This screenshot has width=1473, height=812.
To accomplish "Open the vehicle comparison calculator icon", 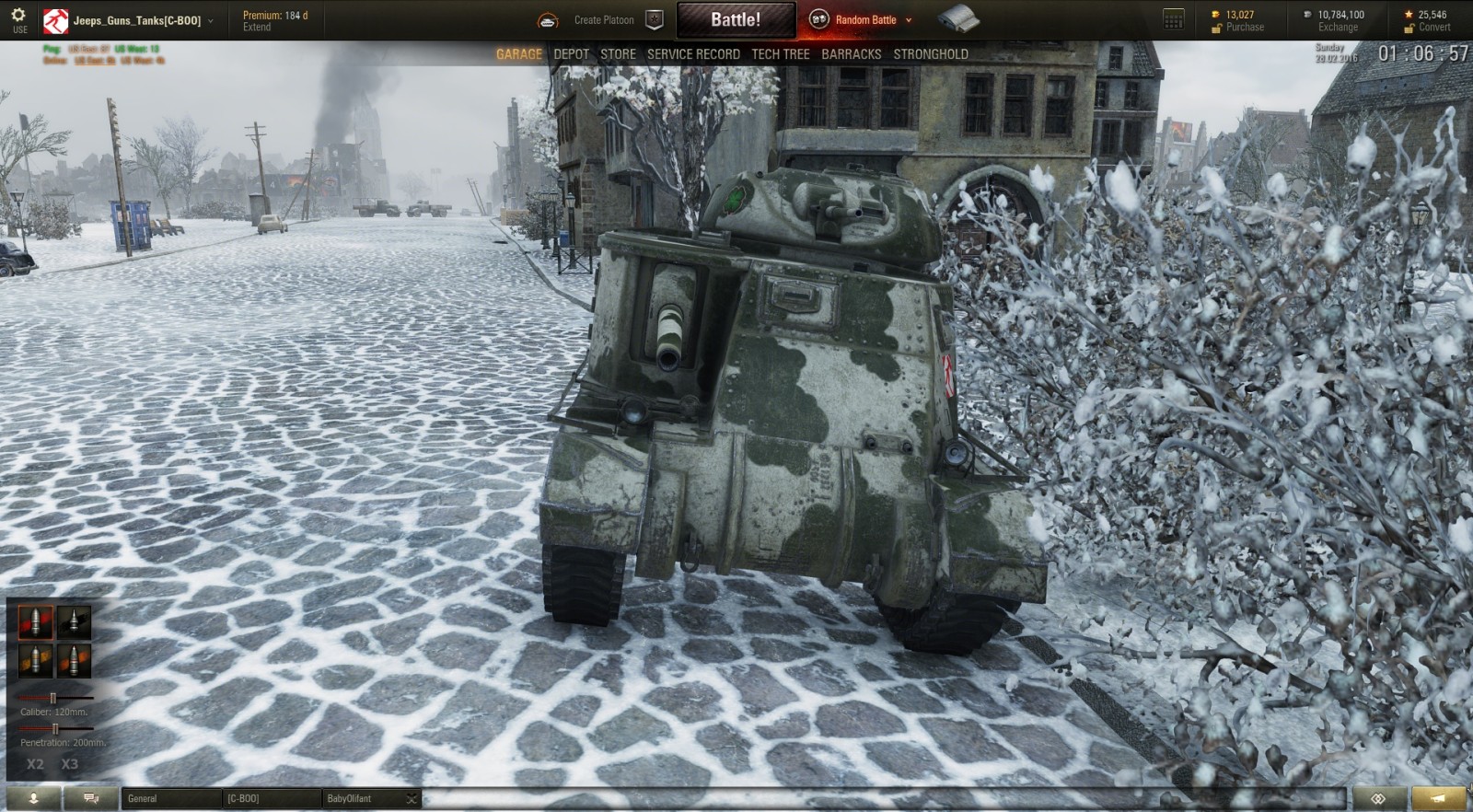I will click(1172, 18).
